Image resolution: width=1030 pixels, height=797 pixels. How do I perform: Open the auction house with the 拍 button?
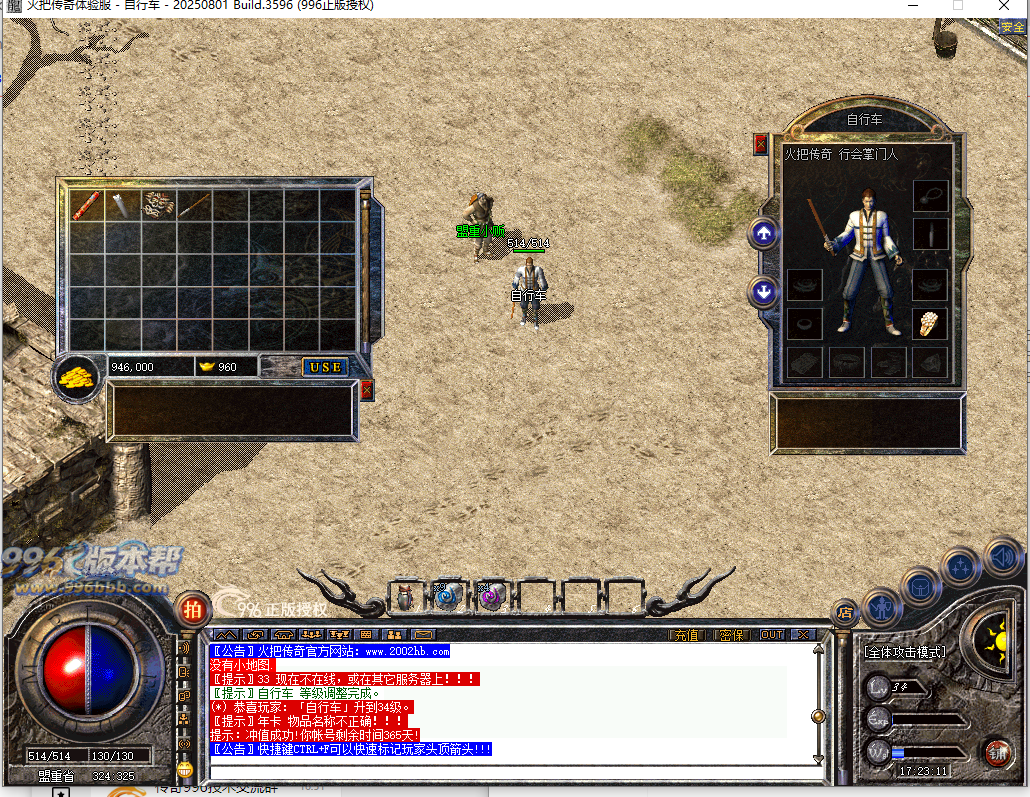click(192, 608)
